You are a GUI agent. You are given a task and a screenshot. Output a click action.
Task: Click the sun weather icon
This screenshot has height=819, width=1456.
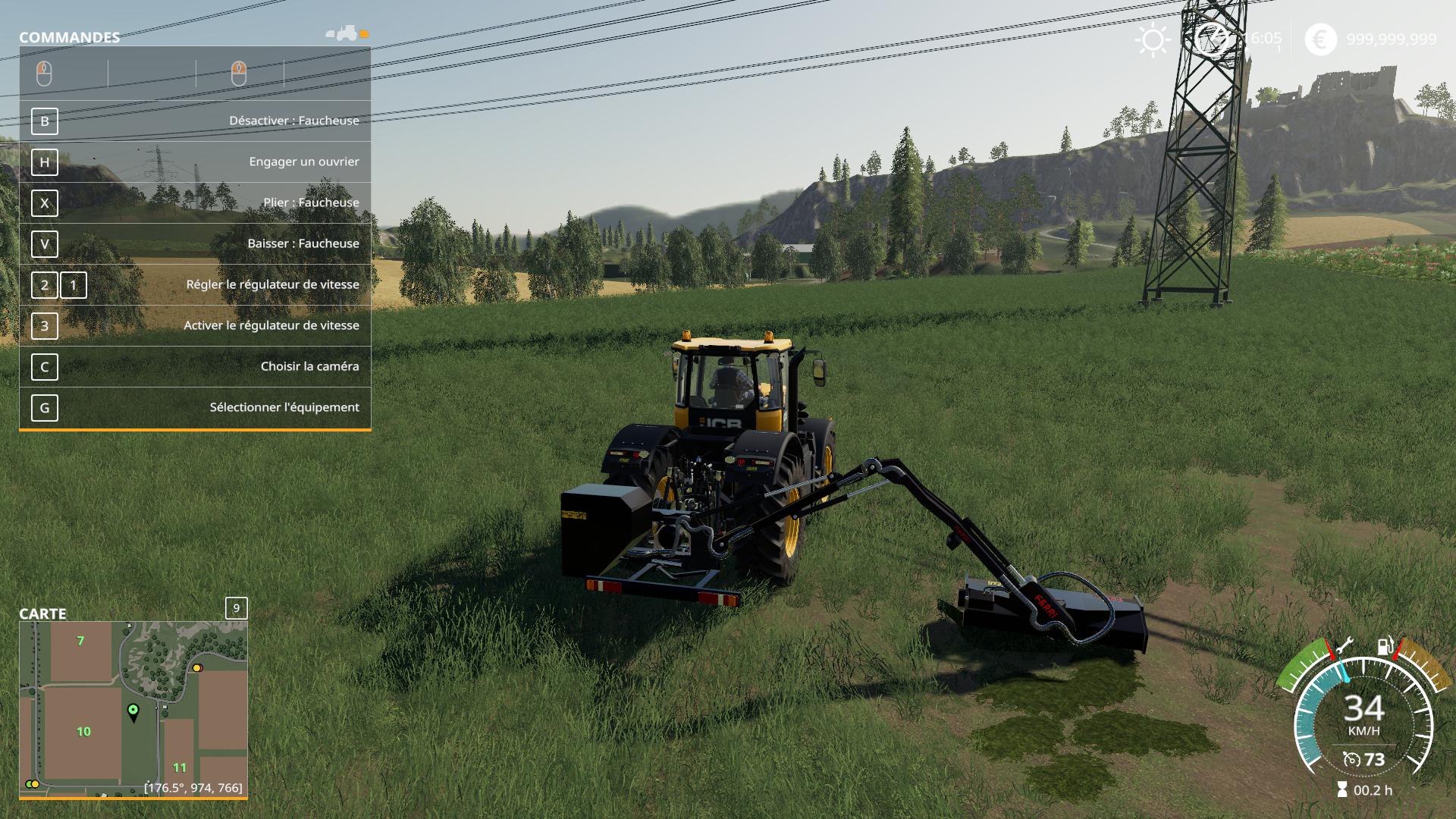1153,39
